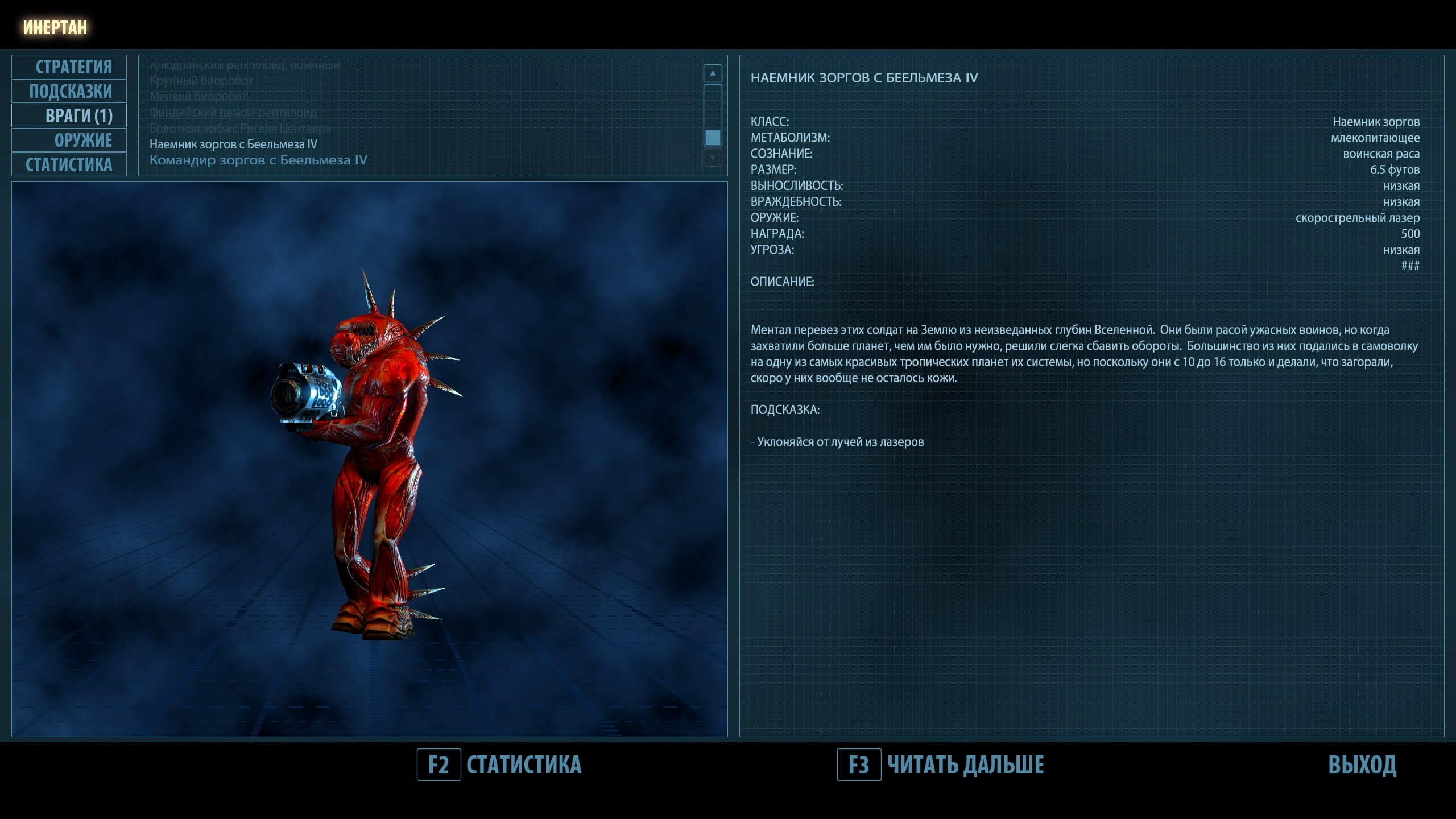Viewport: 1456px width, 819px height.
Task: Open the Стратегия tab
Action: (x=69, y=67)
